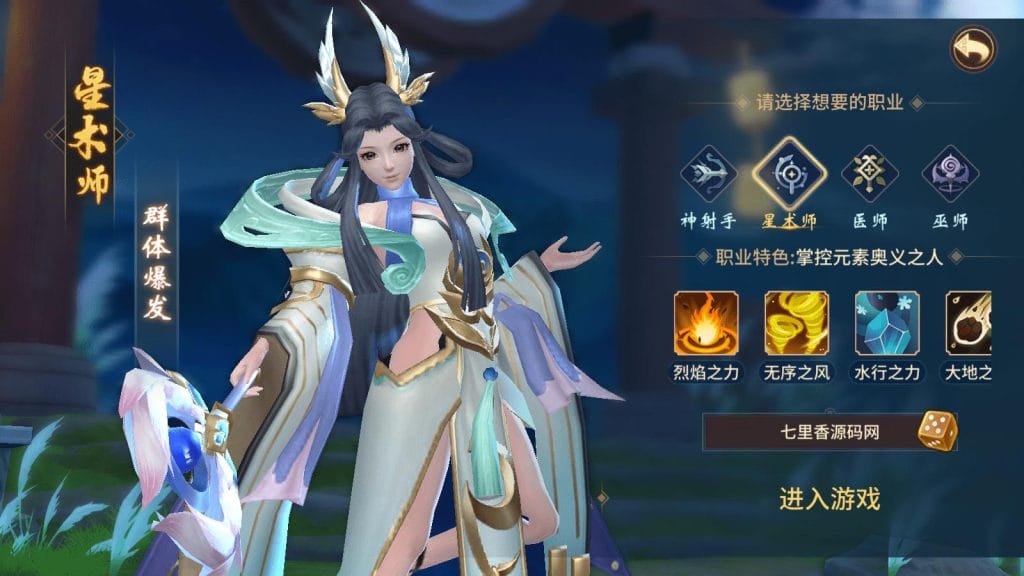
Task: Start with the 进入游戏 button
Action: [x=829, y=498]
